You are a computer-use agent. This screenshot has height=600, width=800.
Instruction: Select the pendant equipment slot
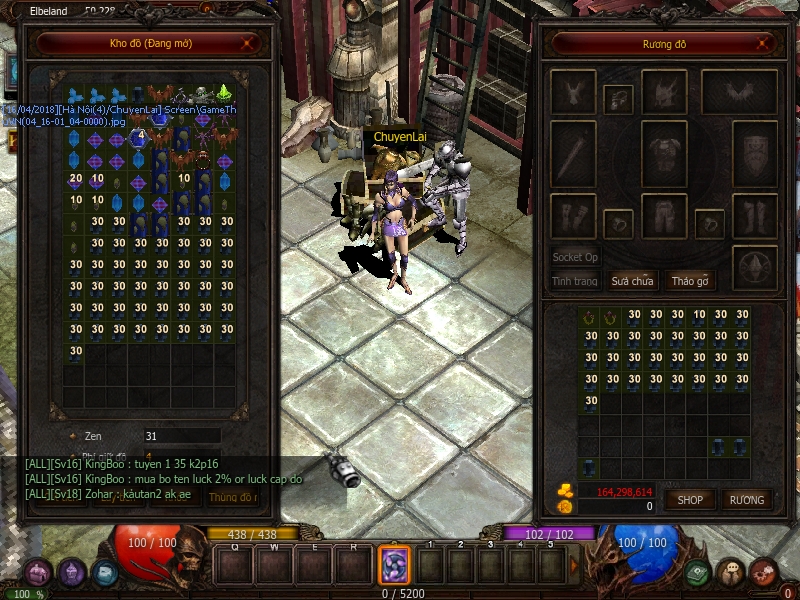coord(617,98)
